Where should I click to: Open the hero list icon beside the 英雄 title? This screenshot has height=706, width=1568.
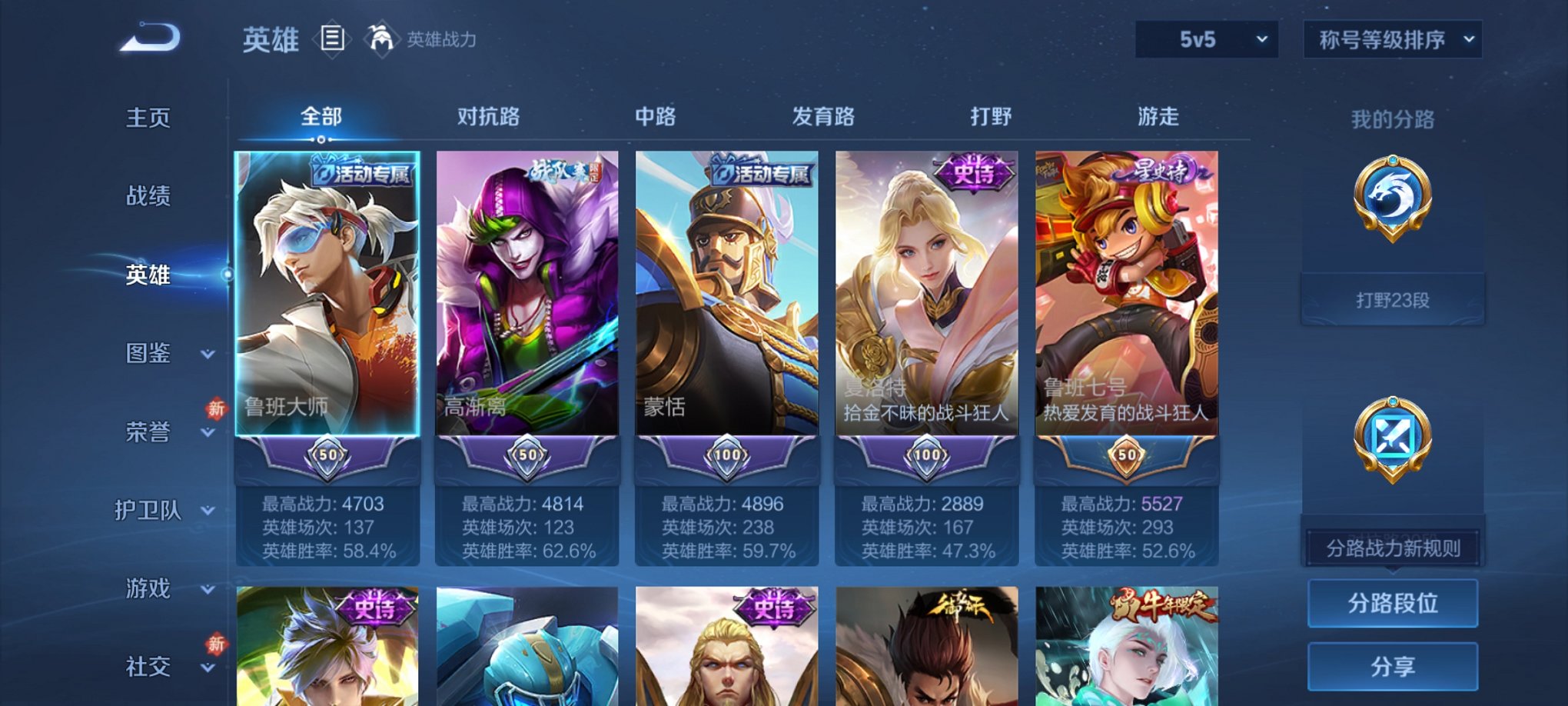331,38
